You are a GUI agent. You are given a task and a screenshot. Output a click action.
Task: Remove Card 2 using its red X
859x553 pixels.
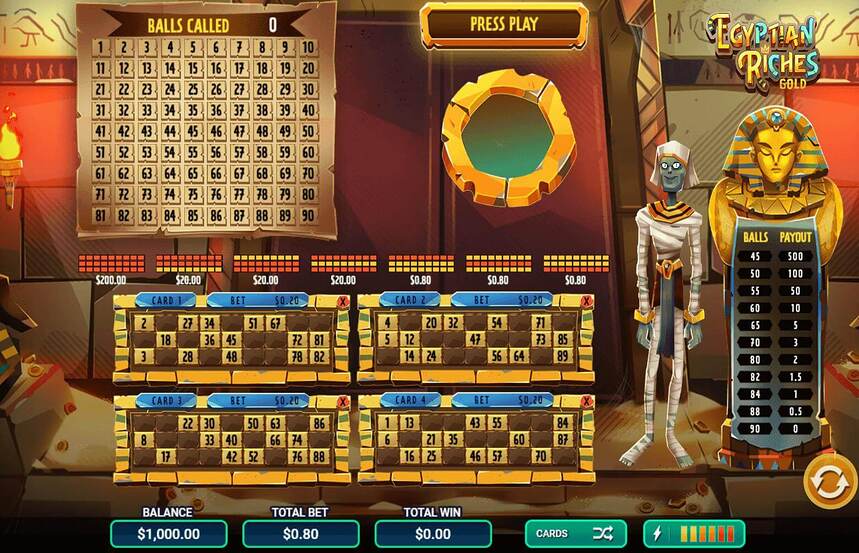tap(587, 301)
